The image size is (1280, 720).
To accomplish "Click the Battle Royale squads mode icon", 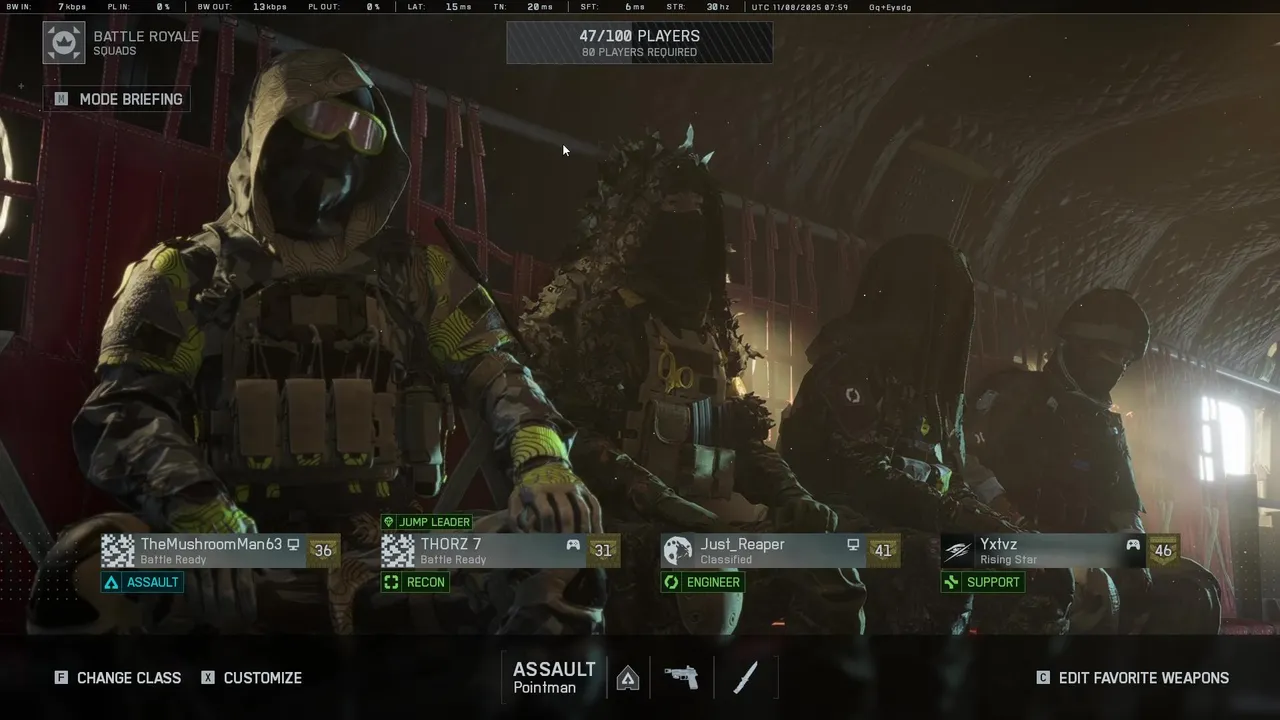I will pos(64,43).
